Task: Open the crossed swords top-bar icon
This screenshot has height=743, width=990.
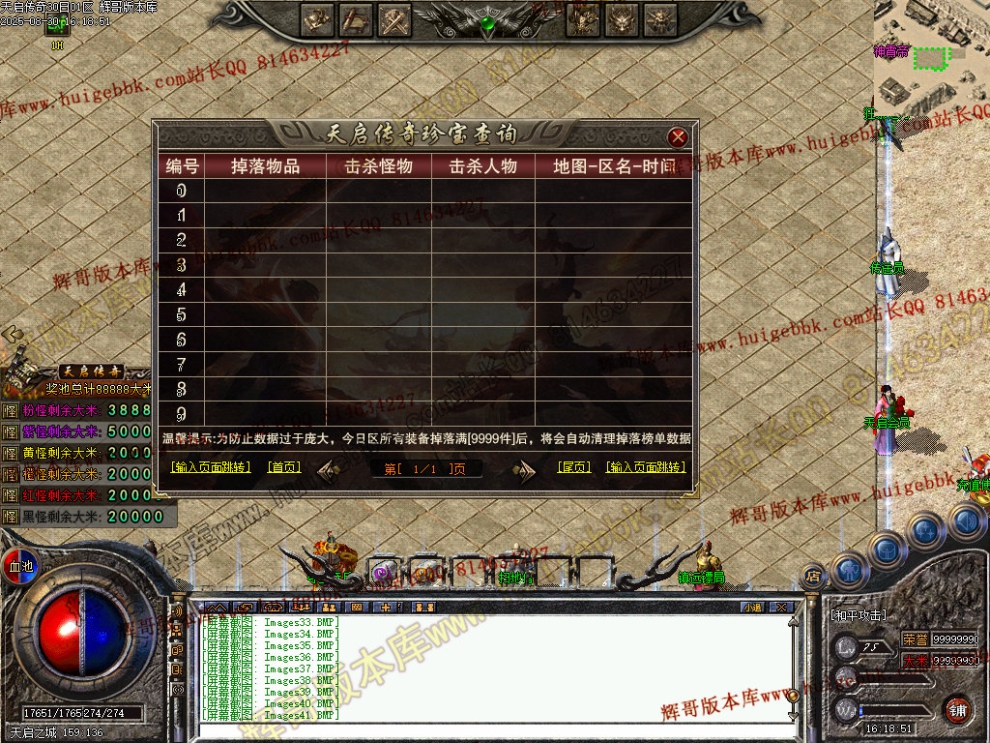Action: [x=396, y=18]
